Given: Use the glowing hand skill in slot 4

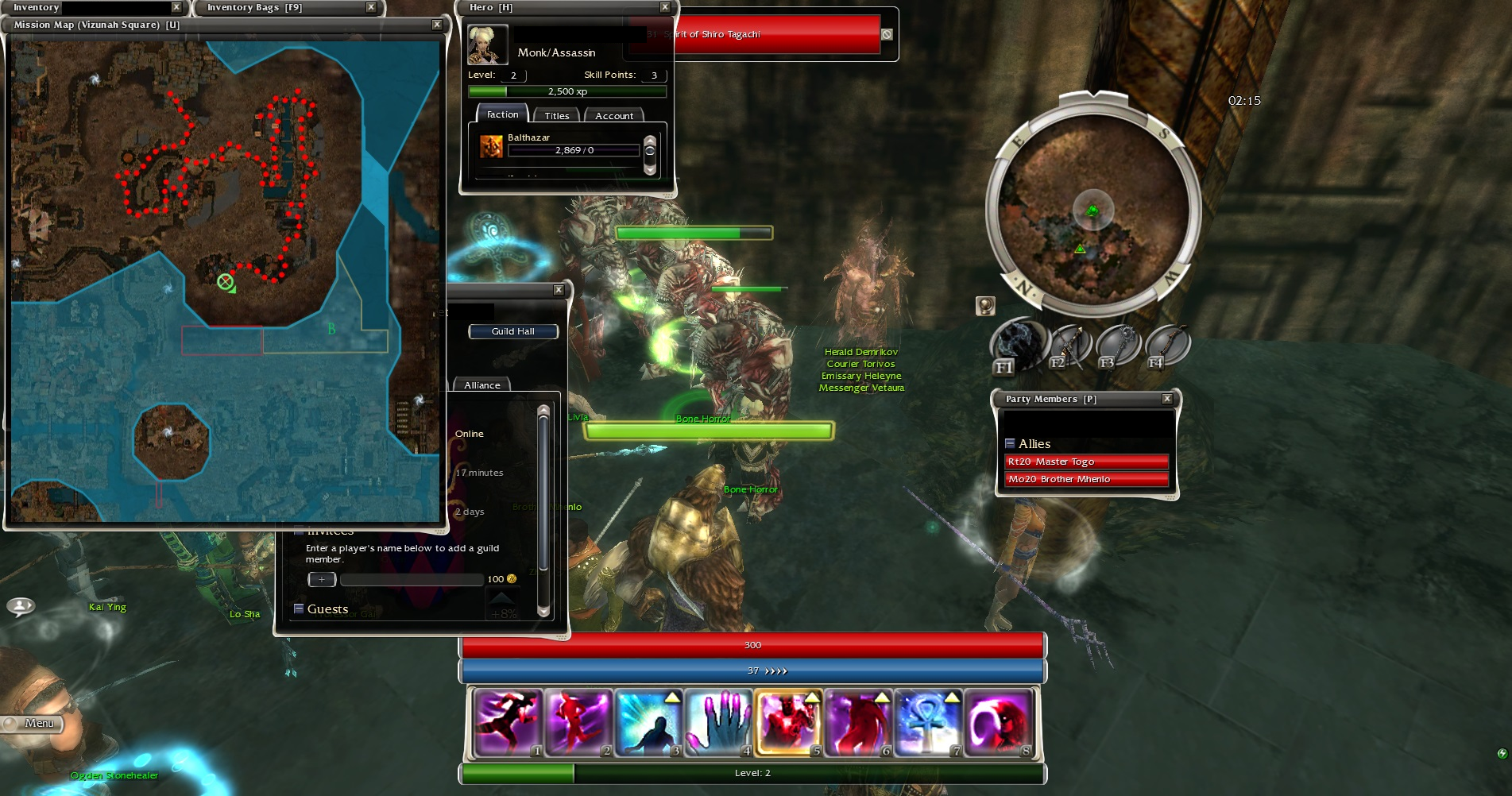Looking at the screenshot, I should point(718,722).
